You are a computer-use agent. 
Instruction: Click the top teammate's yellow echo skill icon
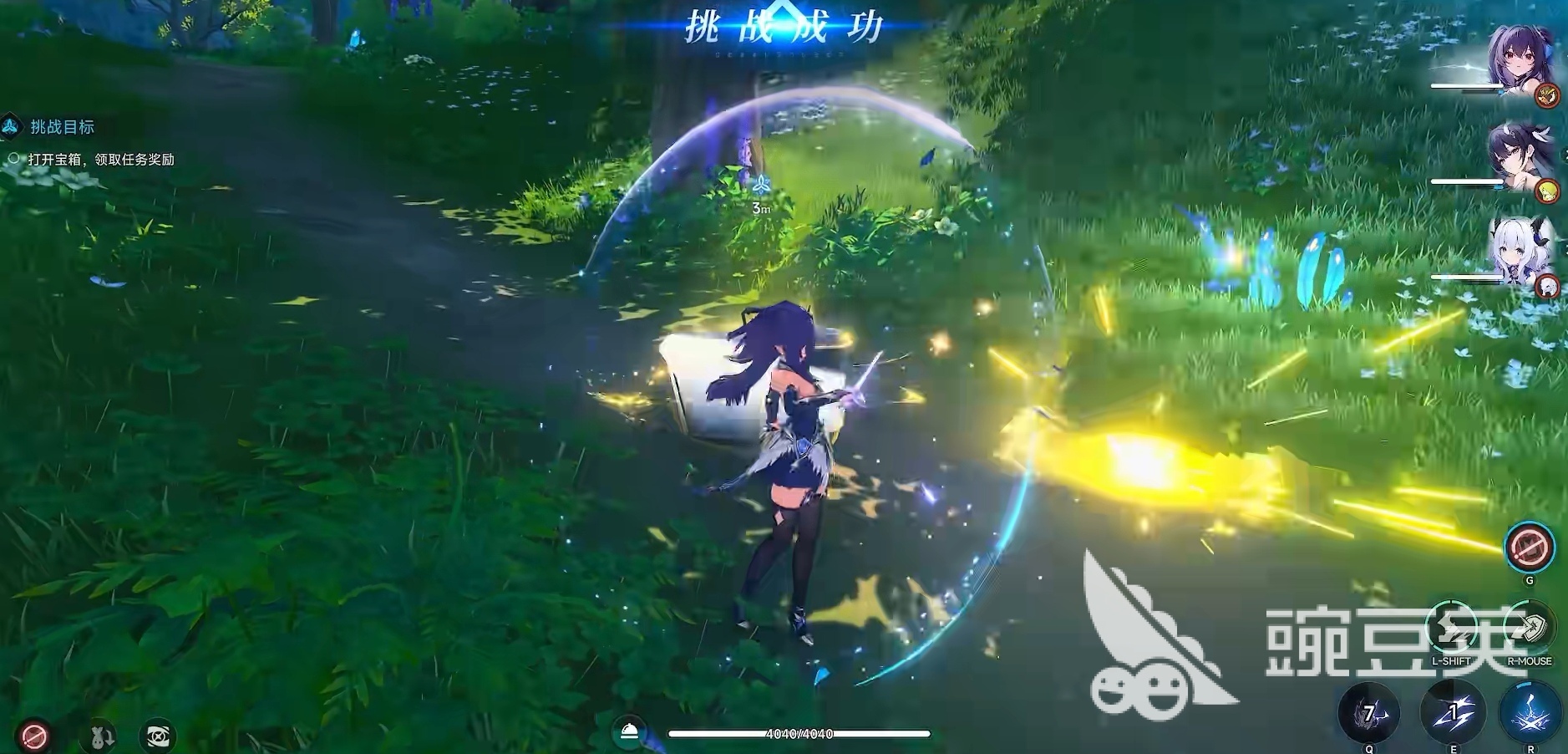pos(1546,94)
